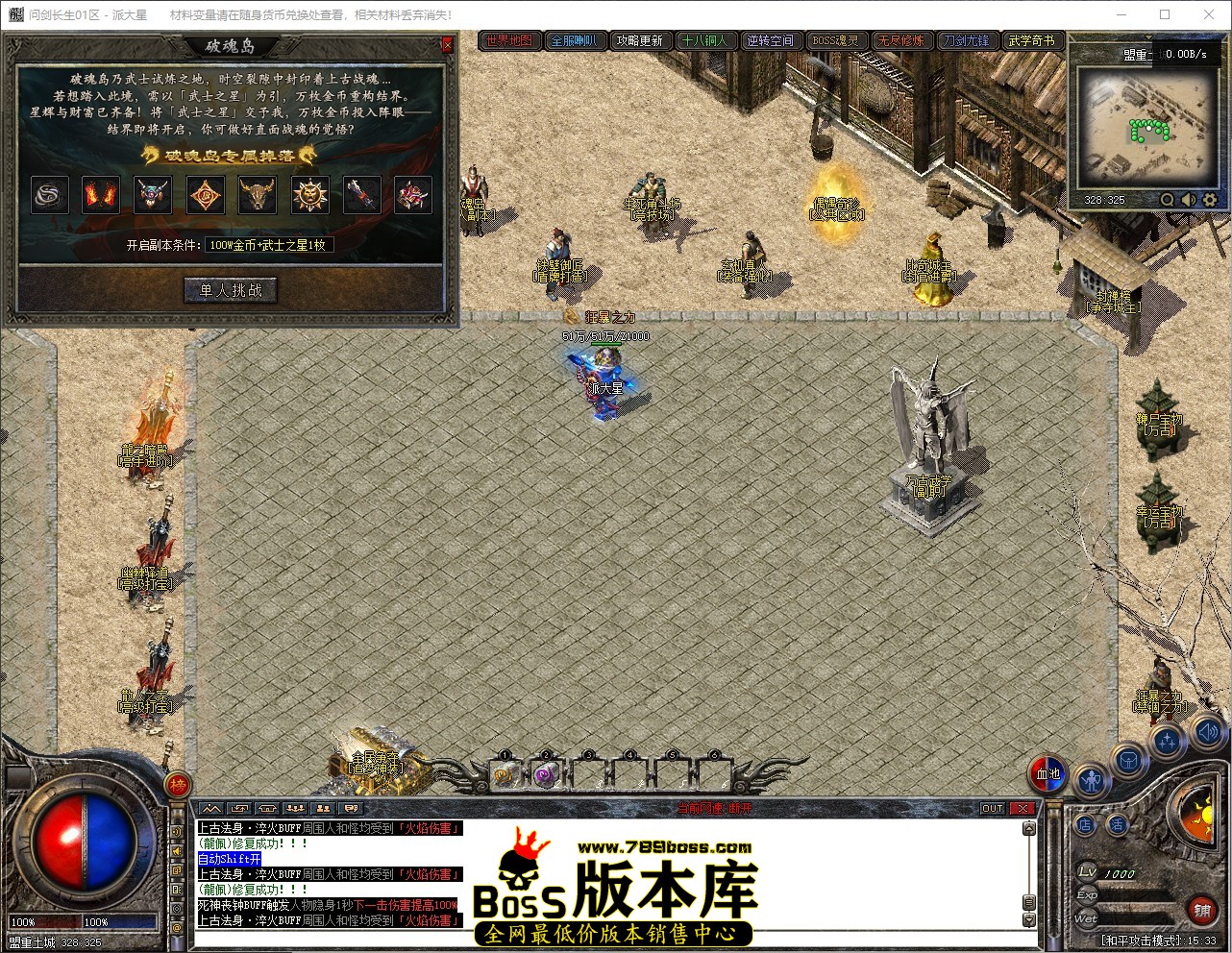Image resolution: width=1232 pixels, height=953 pixels.
Task: Open the 血池 blood pool icon
Action: [1047, 774]
